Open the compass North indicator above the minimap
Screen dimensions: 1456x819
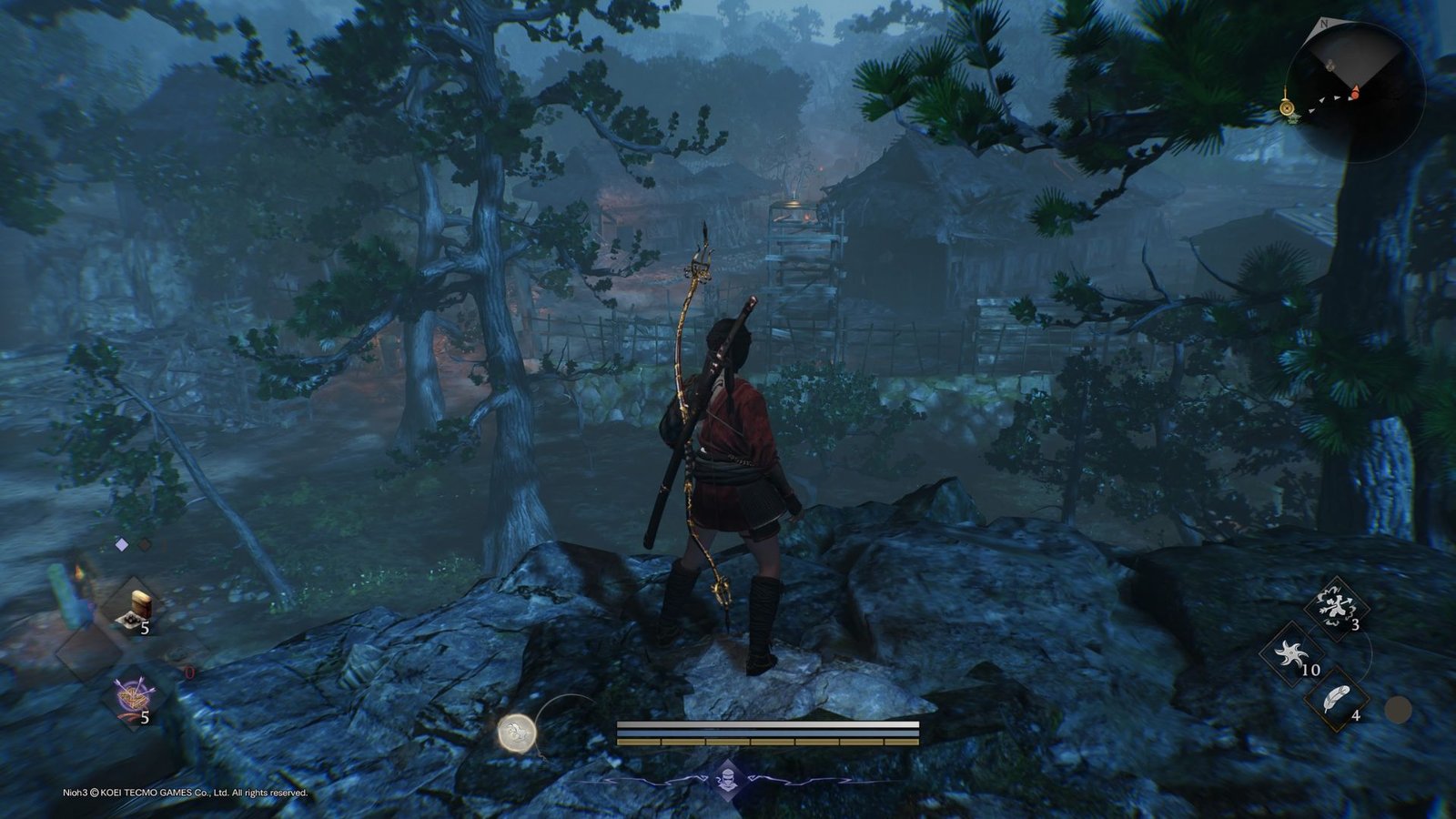[1325, 24]
